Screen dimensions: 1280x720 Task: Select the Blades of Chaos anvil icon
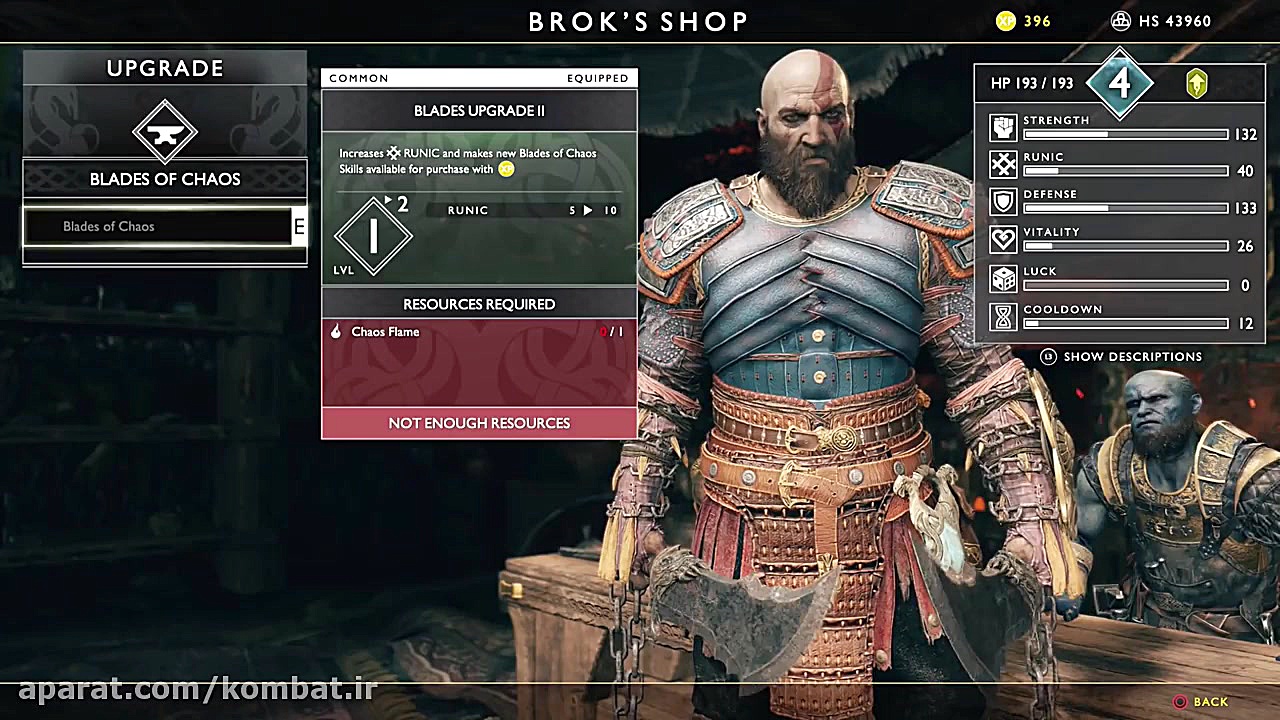click(x=164, y=131)
